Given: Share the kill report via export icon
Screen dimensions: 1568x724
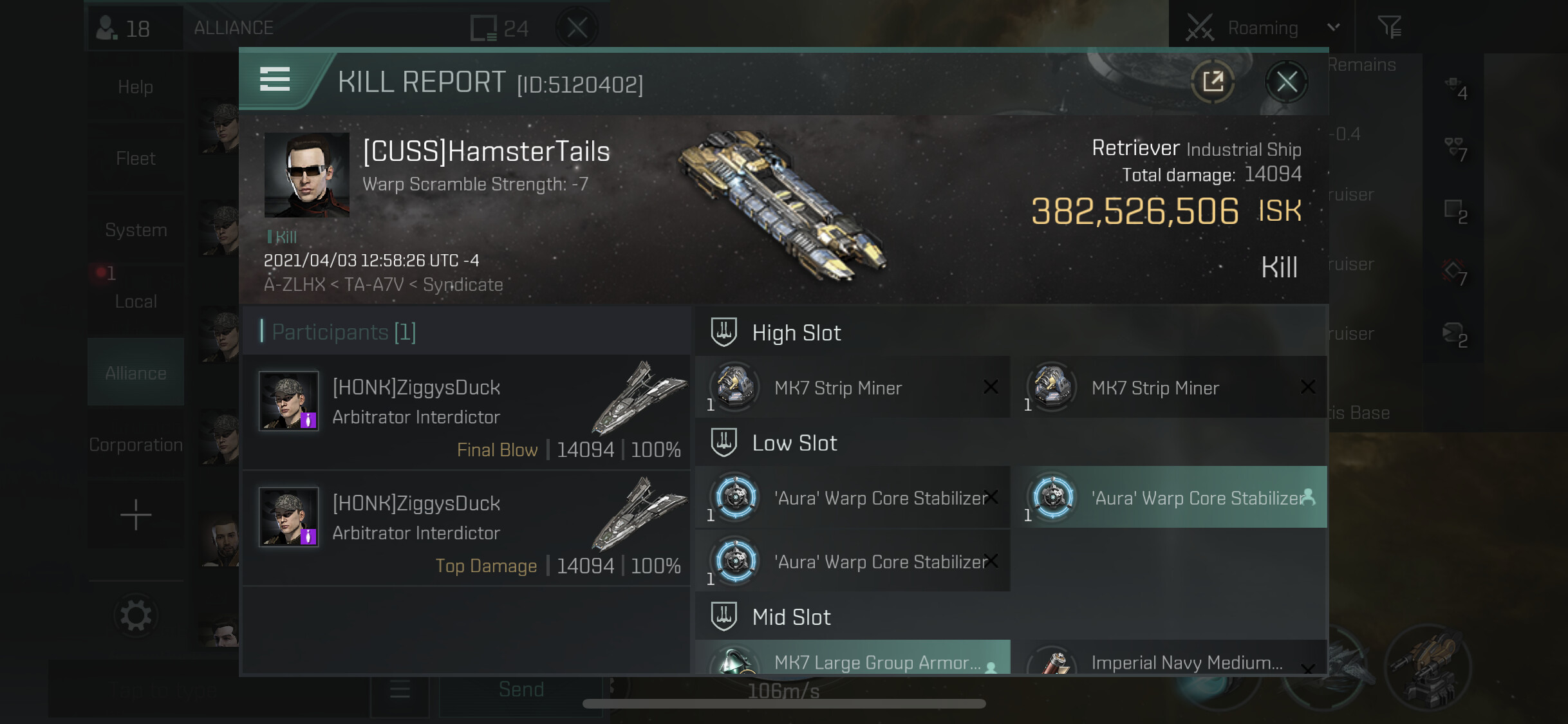Looking at the screenshot, I should (x=1213, y=82).
